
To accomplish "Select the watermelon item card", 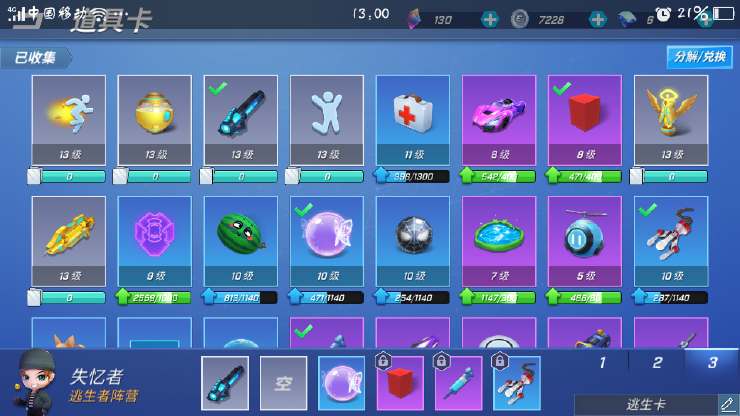I will tap(240, 240).
